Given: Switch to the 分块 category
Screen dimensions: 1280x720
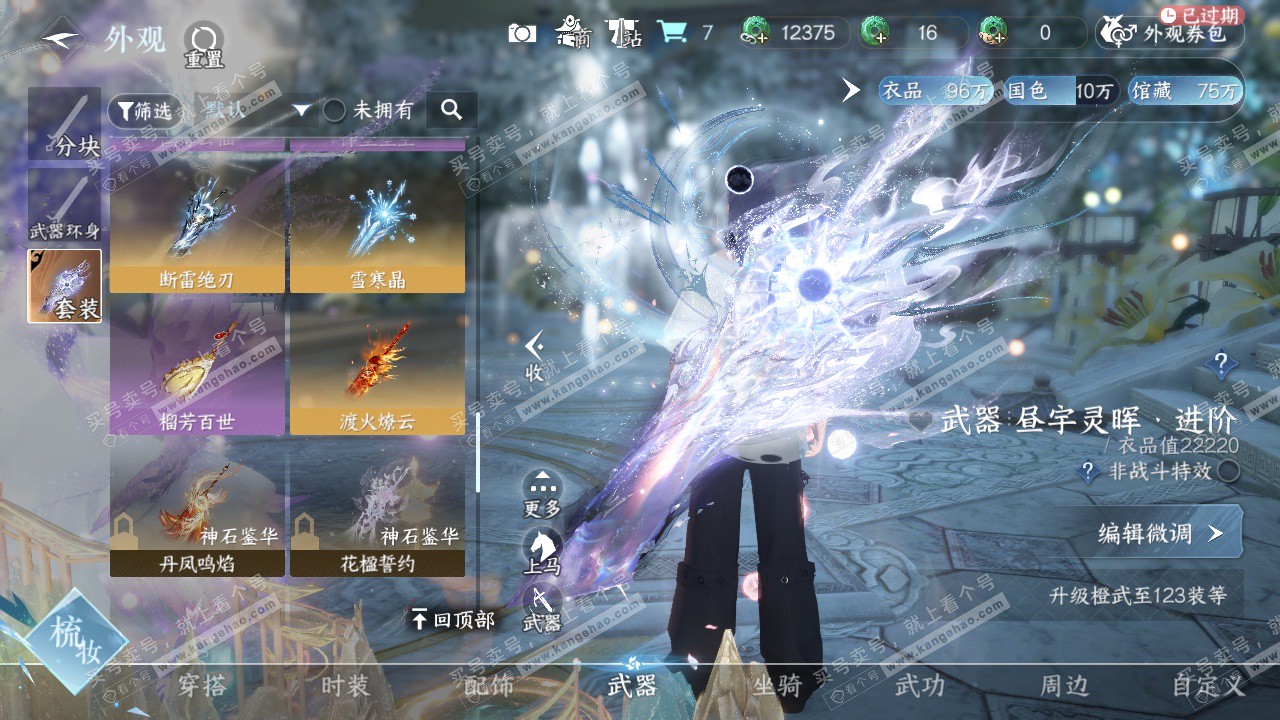Looking at the screenshot, I should 64,125.
